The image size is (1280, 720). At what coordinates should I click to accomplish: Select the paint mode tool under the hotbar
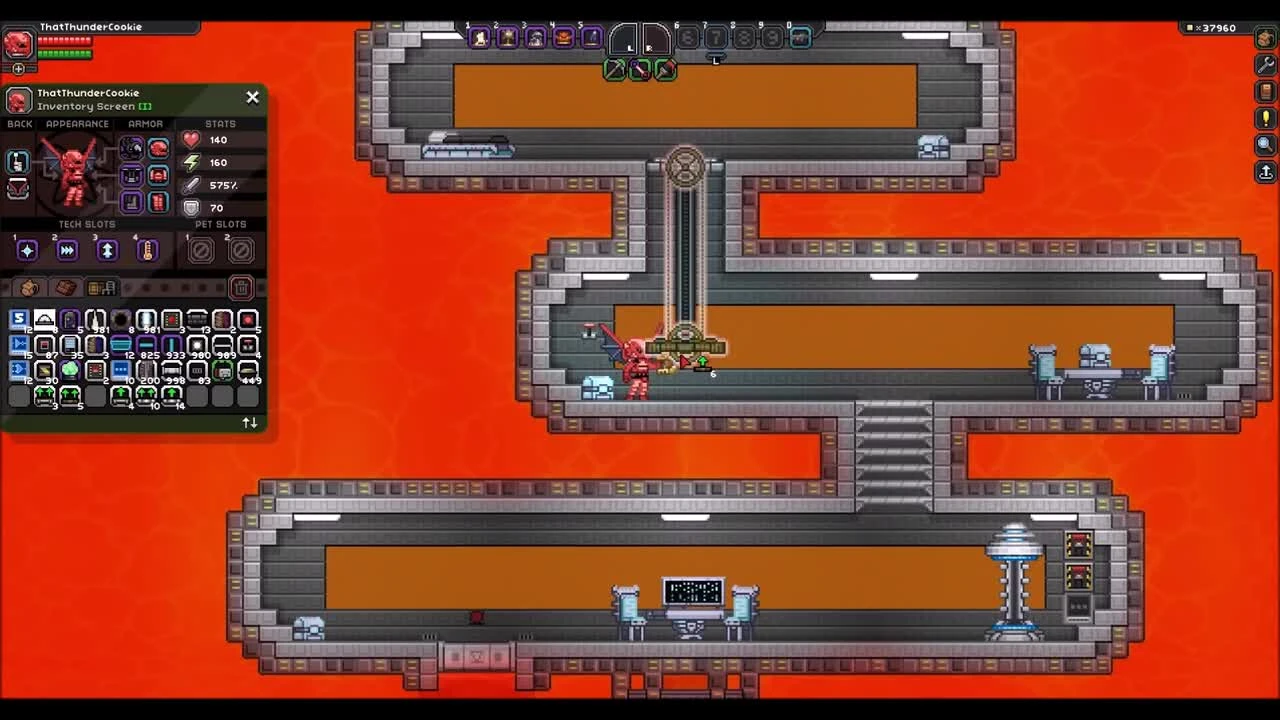coord(666,69)
